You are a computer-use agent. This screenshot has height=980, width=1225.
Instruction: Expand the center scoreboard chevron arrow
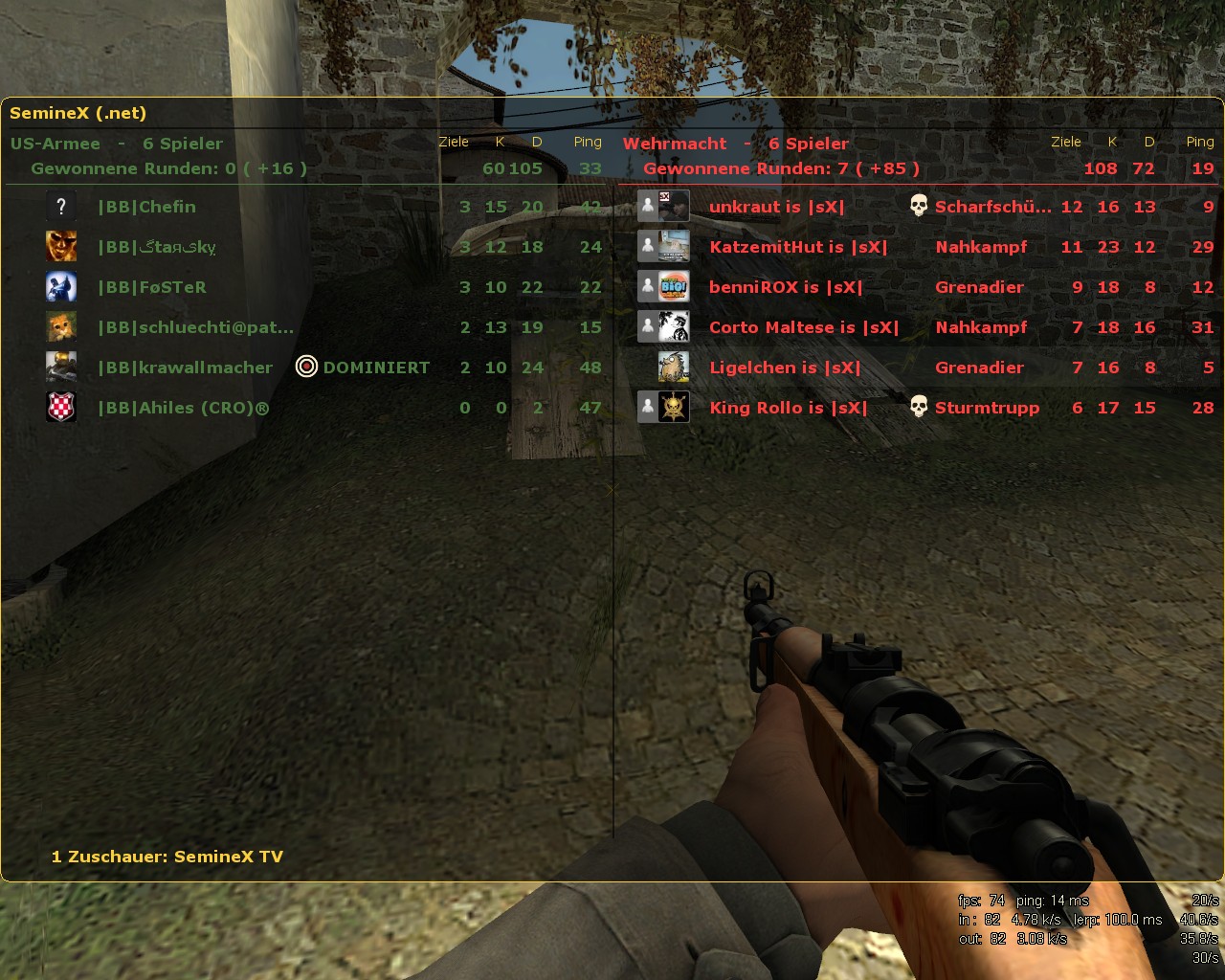pos(610,489)
